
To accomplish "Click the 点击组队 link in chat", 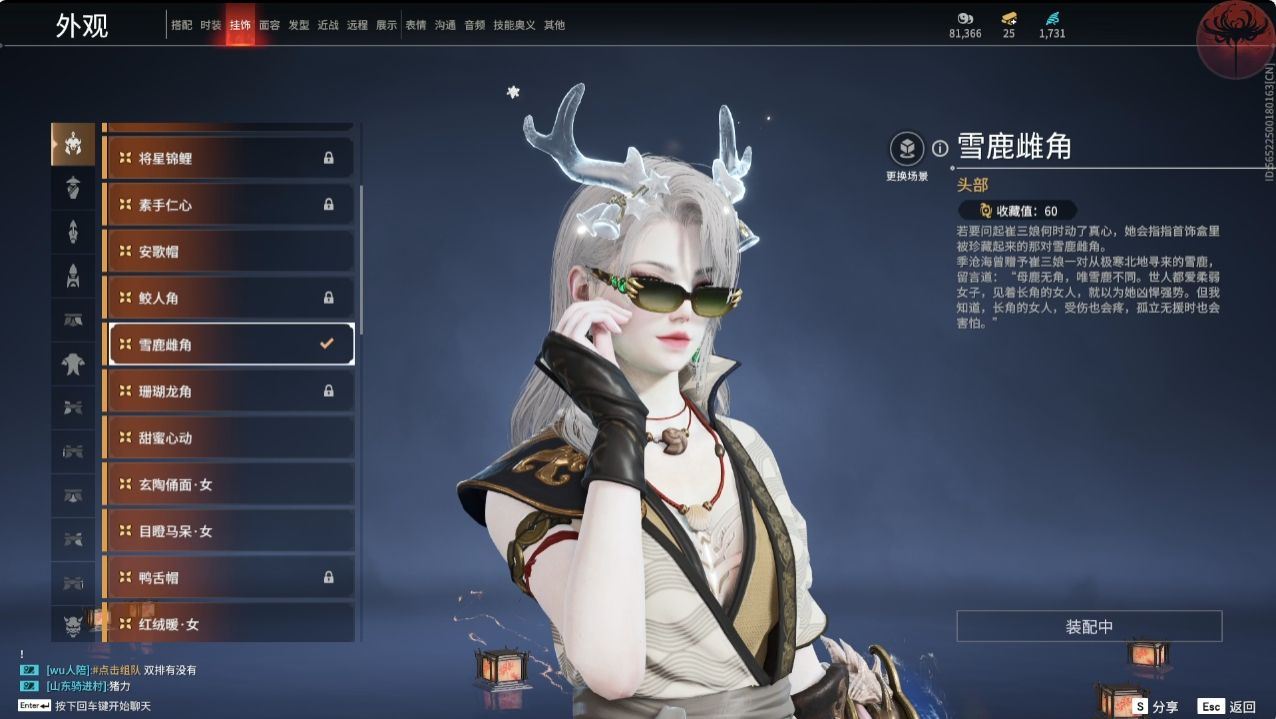I will pyautogui.click(x=118, y=670).
